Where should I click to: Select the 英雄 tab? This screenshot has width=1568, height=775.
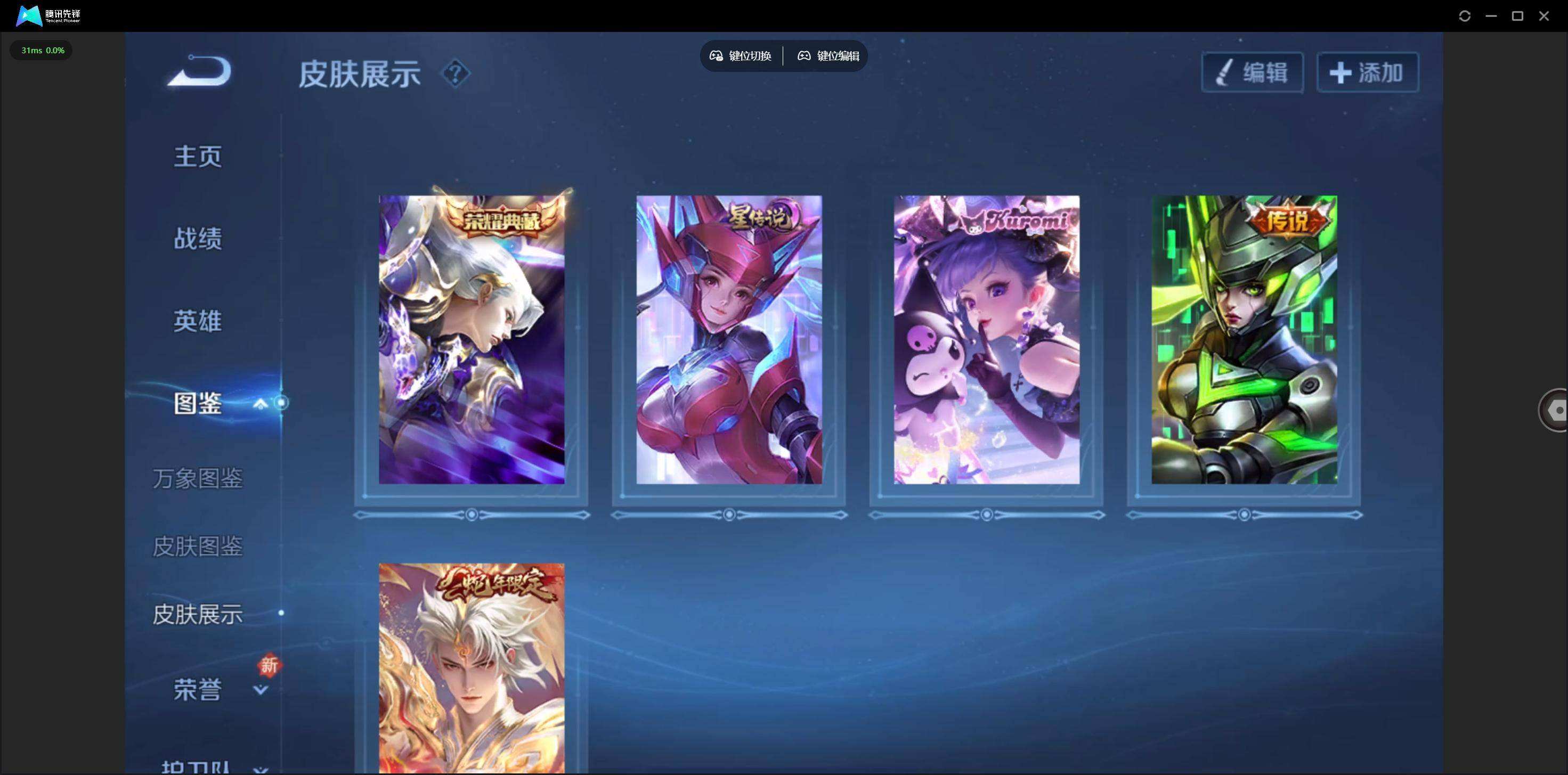(x=198, y=321)
